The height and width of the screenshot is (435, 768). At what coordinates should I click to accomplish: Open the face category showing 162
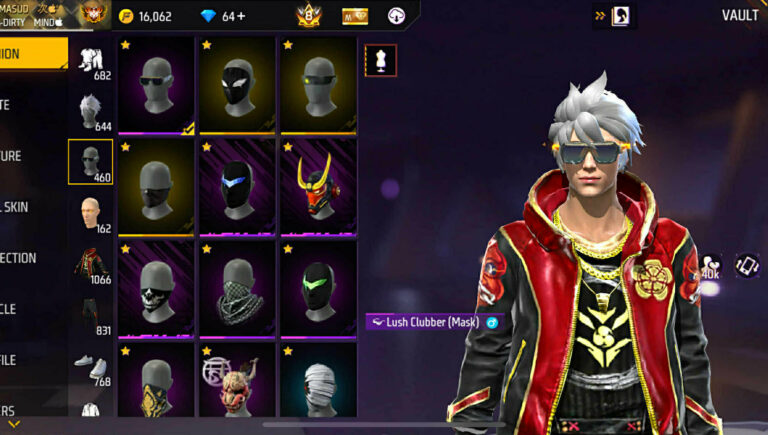click(90, 214)
